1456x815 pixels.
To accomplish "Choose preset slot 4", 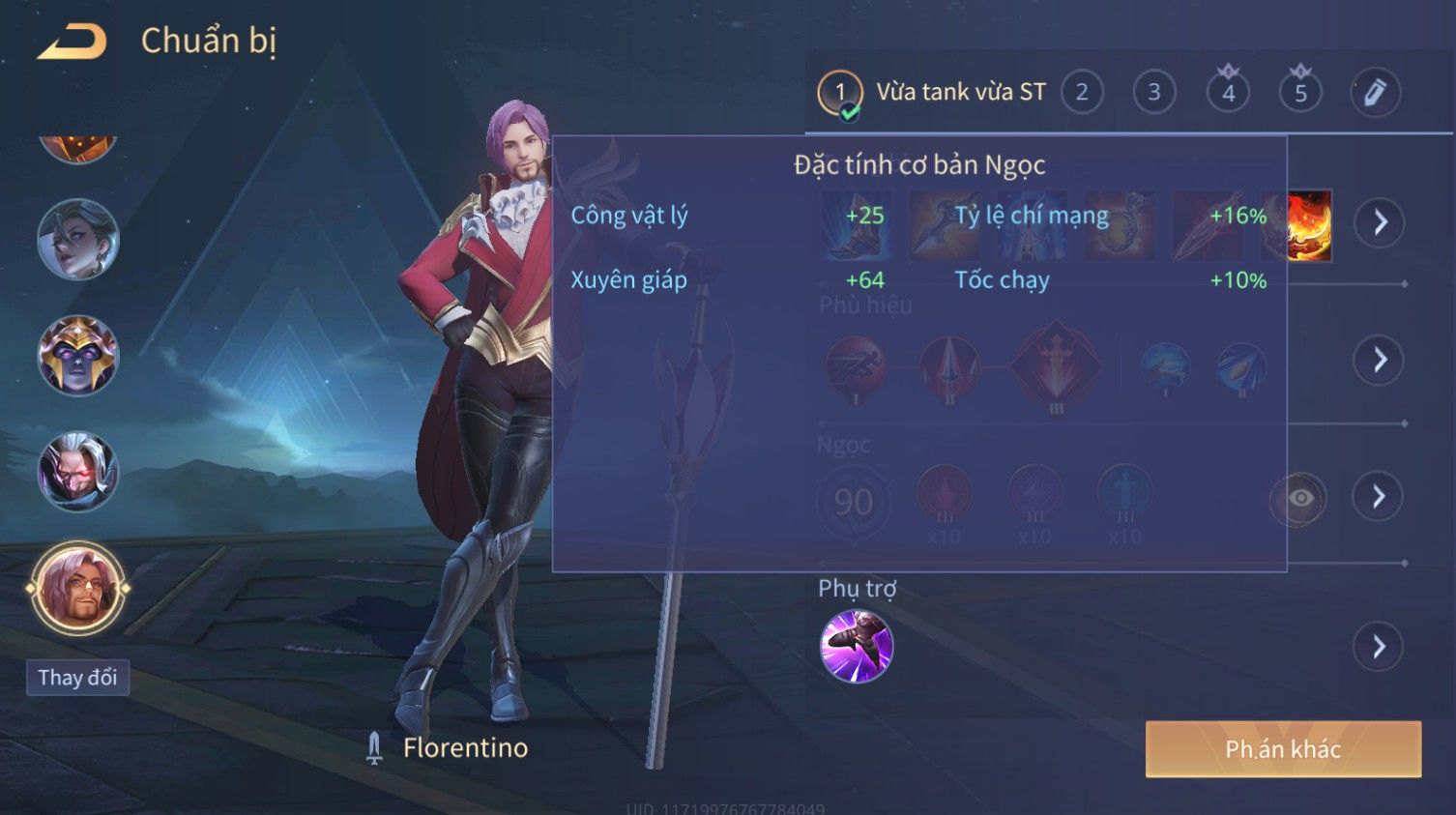I will tap(1228, 93).
